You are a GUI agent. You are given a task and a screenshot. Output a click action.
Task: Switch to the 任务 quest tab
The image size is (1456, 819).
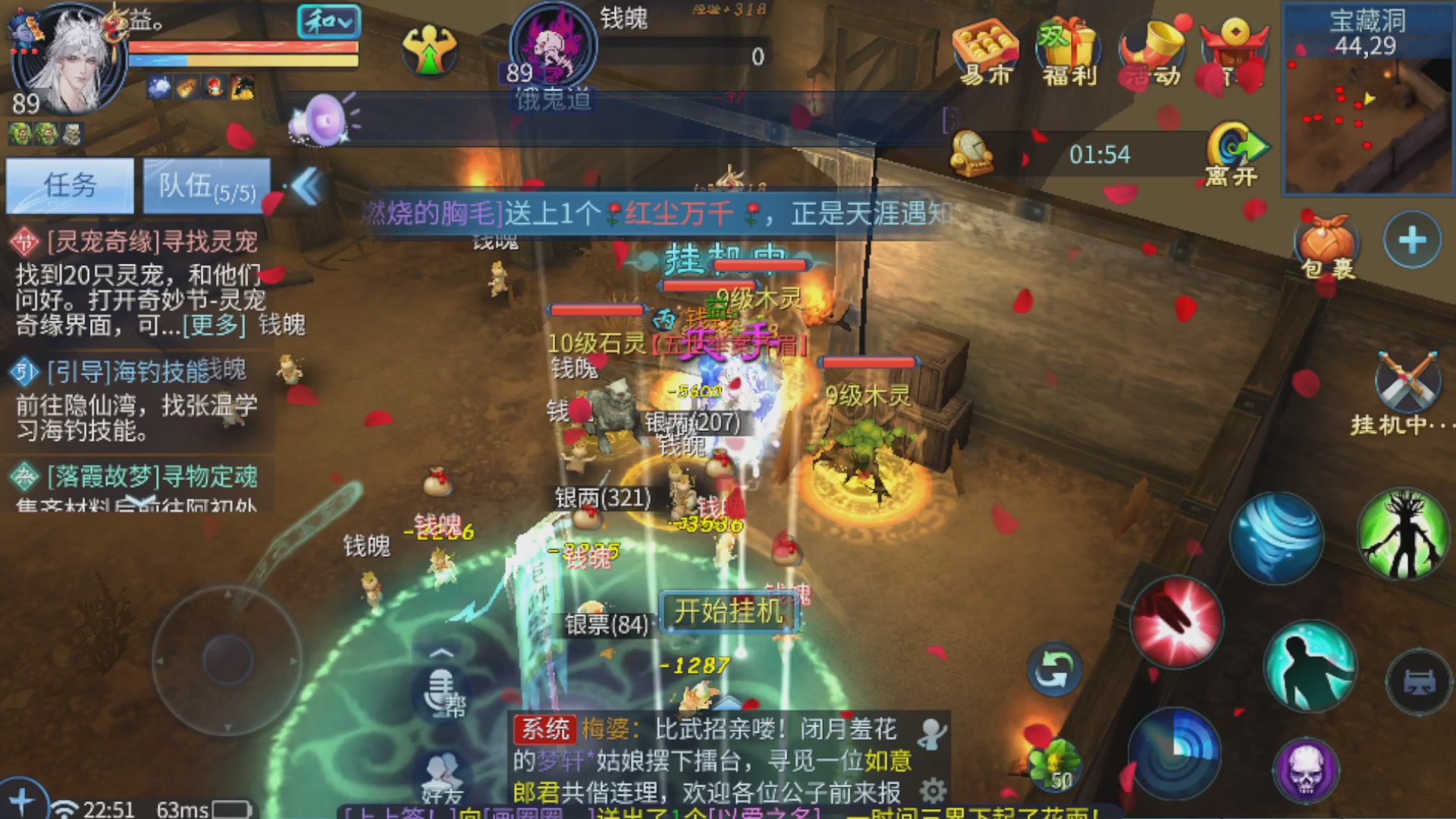[x=70, y=184]
